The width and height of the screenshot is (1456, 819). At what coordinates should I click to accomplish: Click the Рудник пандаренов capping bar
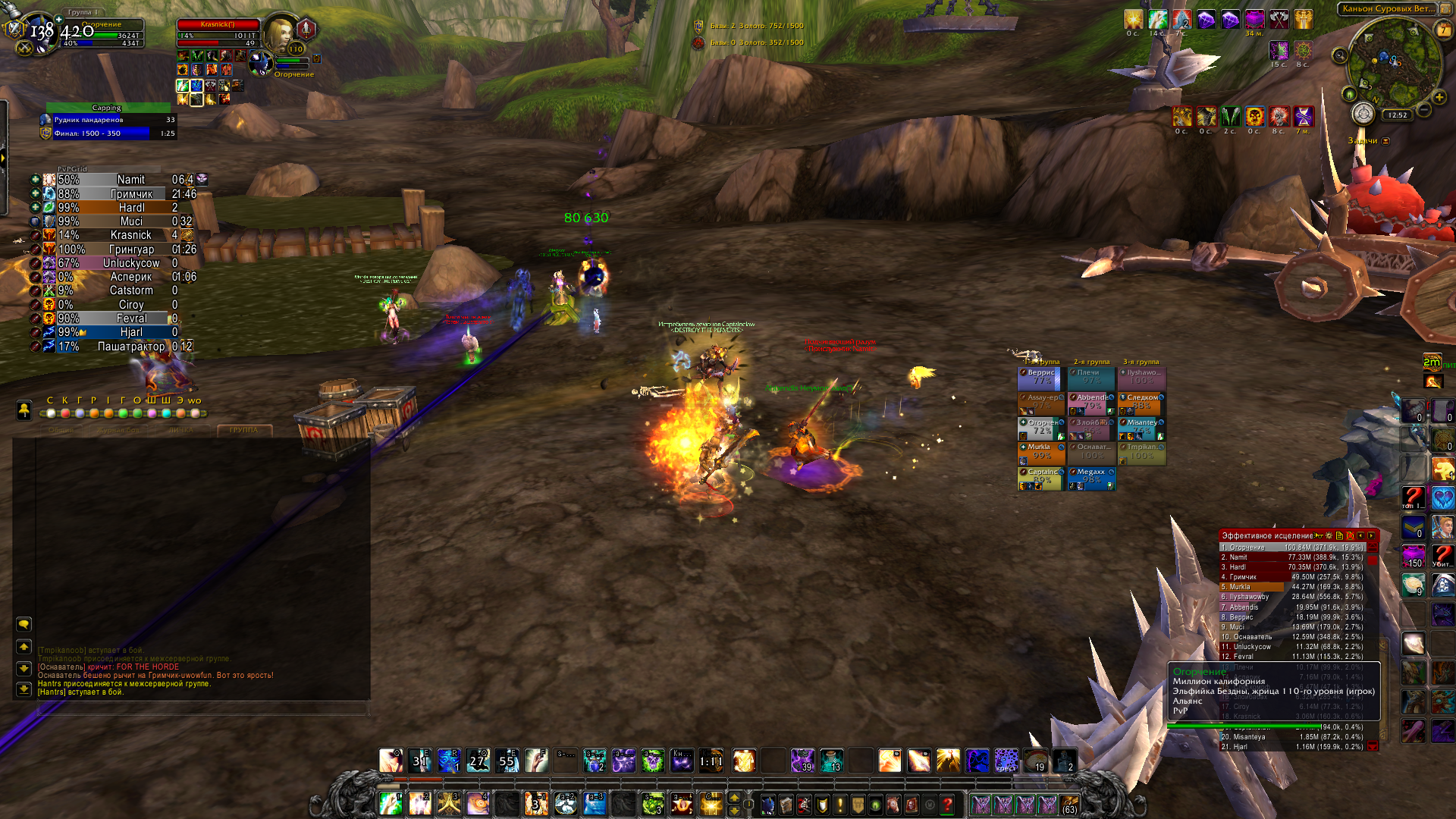[108, 120]
